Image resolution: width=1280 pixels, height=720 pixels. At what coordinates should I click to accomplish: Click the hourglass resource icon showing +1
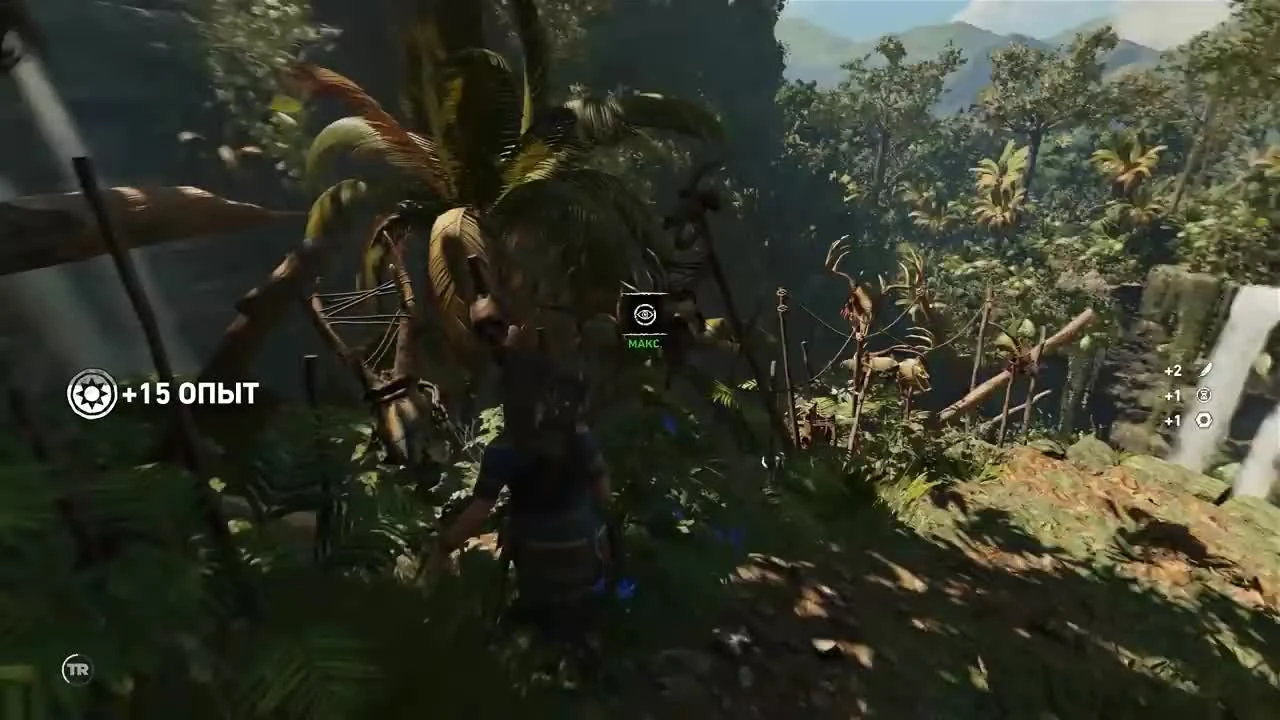(1204, 394)
